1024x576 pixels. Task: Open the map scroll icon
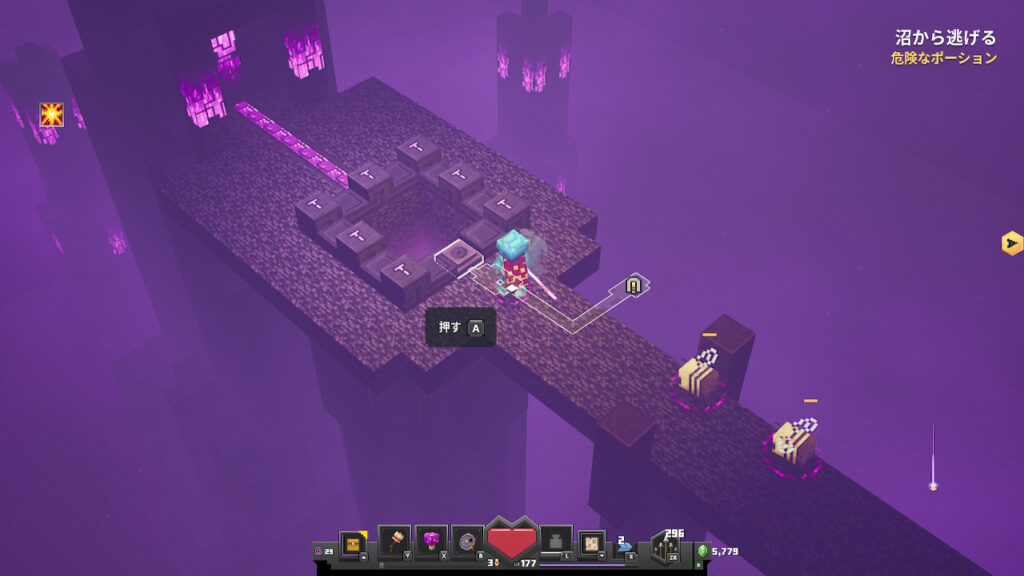[x=592, y=543]
